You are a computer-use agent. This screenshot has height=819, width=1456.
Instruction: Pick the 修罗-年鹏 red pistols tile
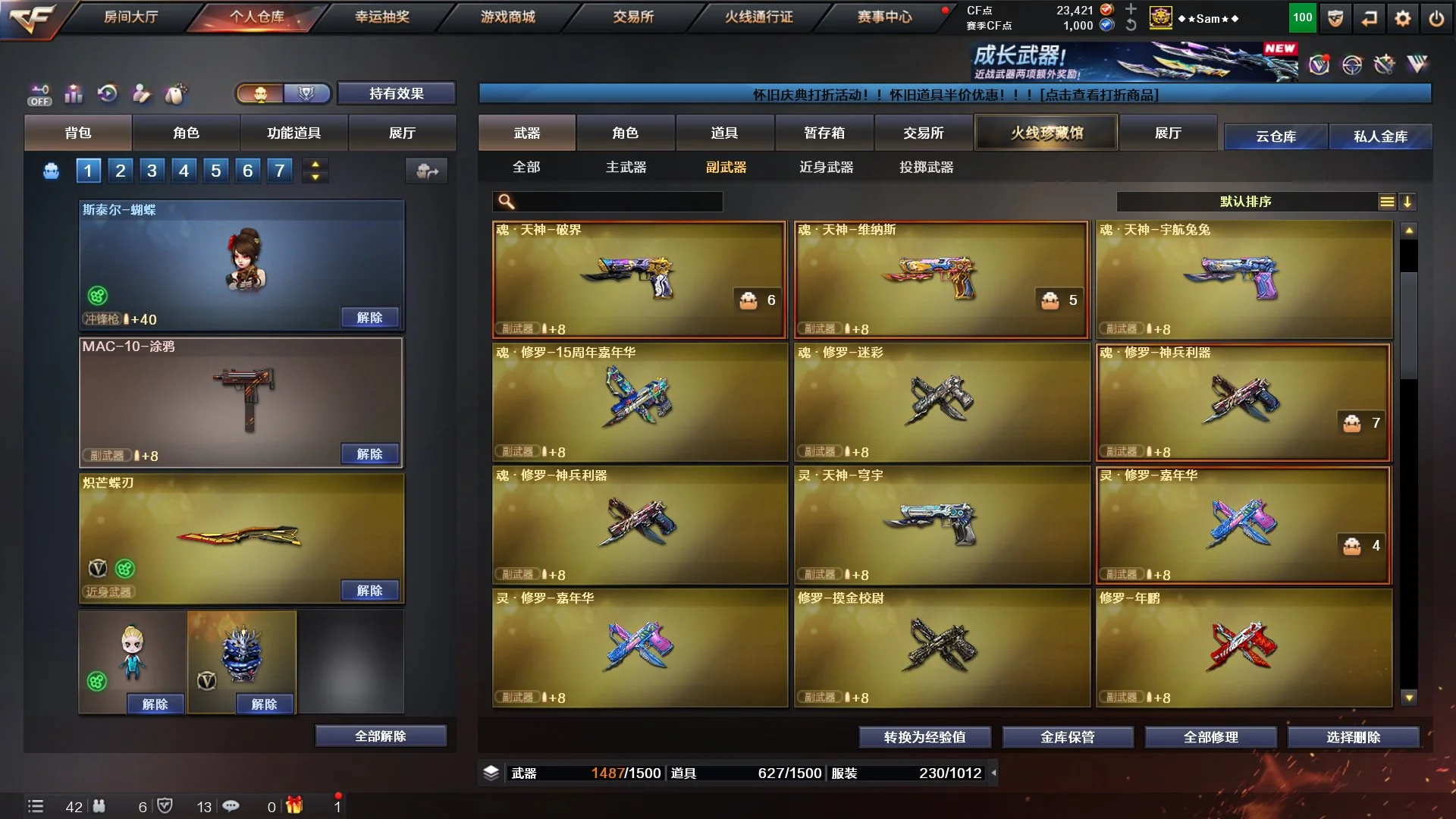pos(1244,648)
